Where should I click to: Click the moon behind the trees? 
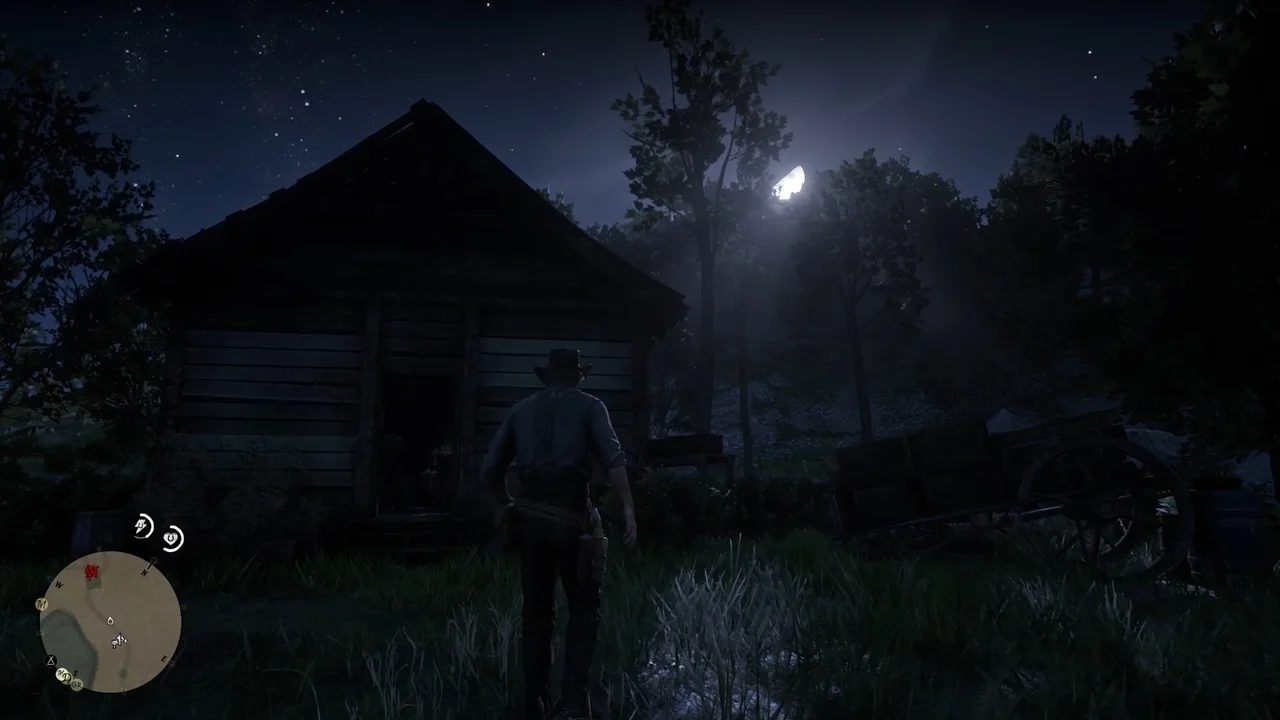point(790,185)
